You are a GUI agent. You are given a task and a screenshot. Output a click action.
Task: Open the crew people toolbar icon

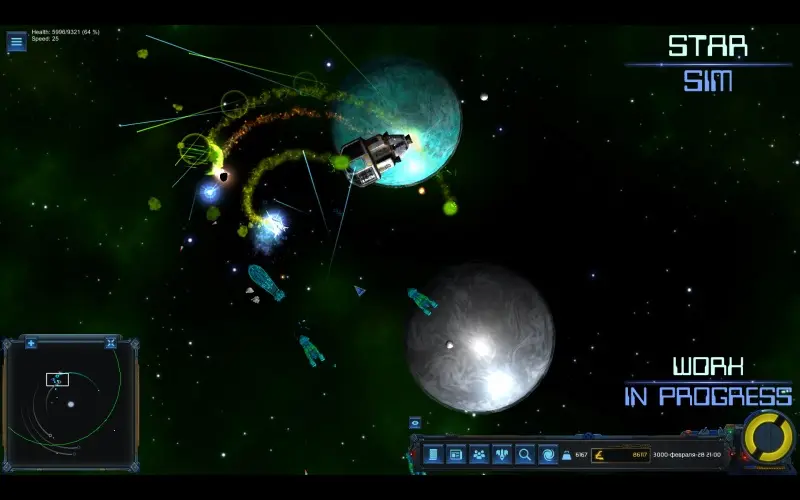(x=479, y=455)
